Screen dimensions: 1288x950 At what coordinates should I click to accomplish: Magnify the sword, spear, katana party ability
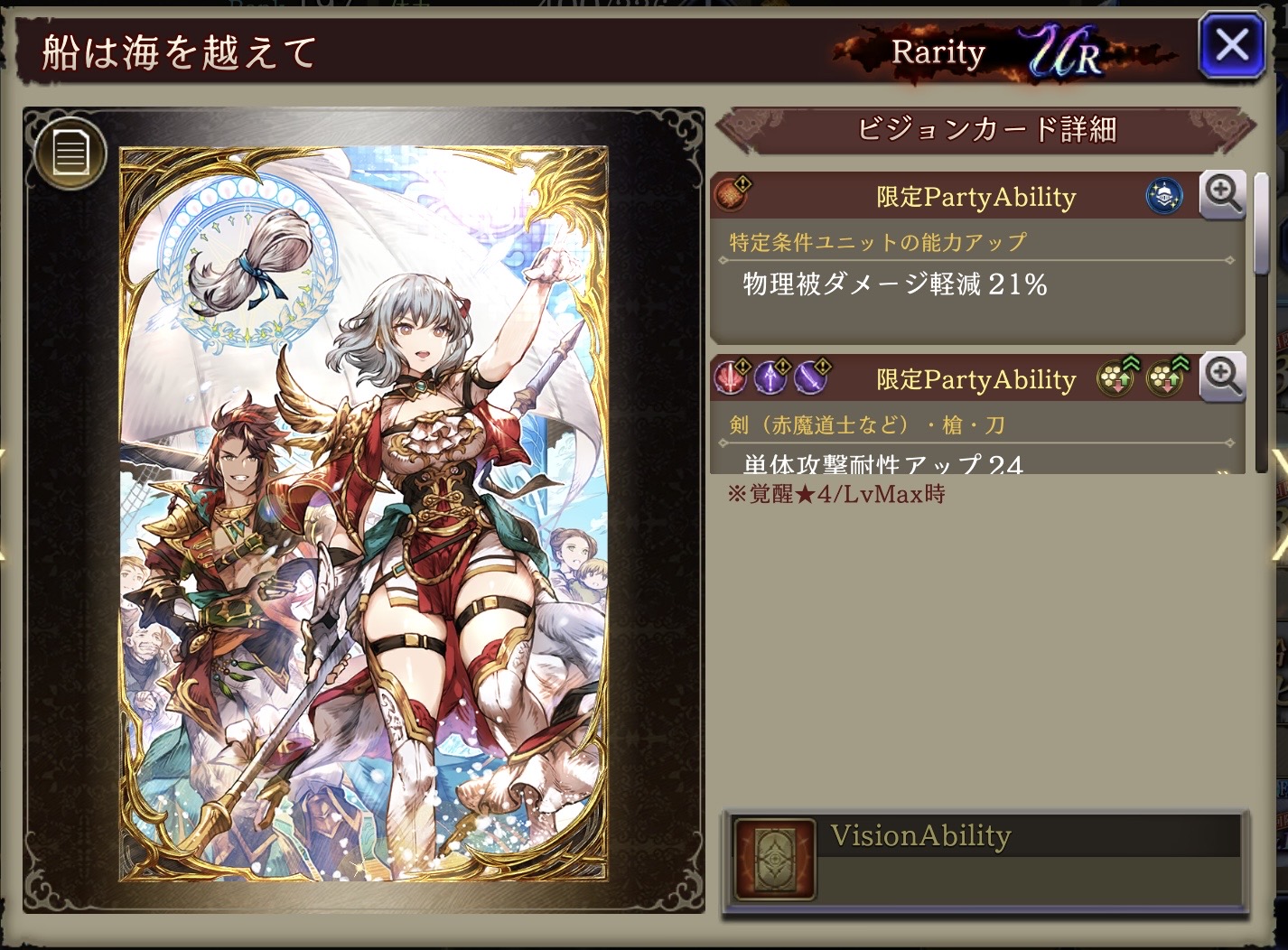tap(1222, 377)
